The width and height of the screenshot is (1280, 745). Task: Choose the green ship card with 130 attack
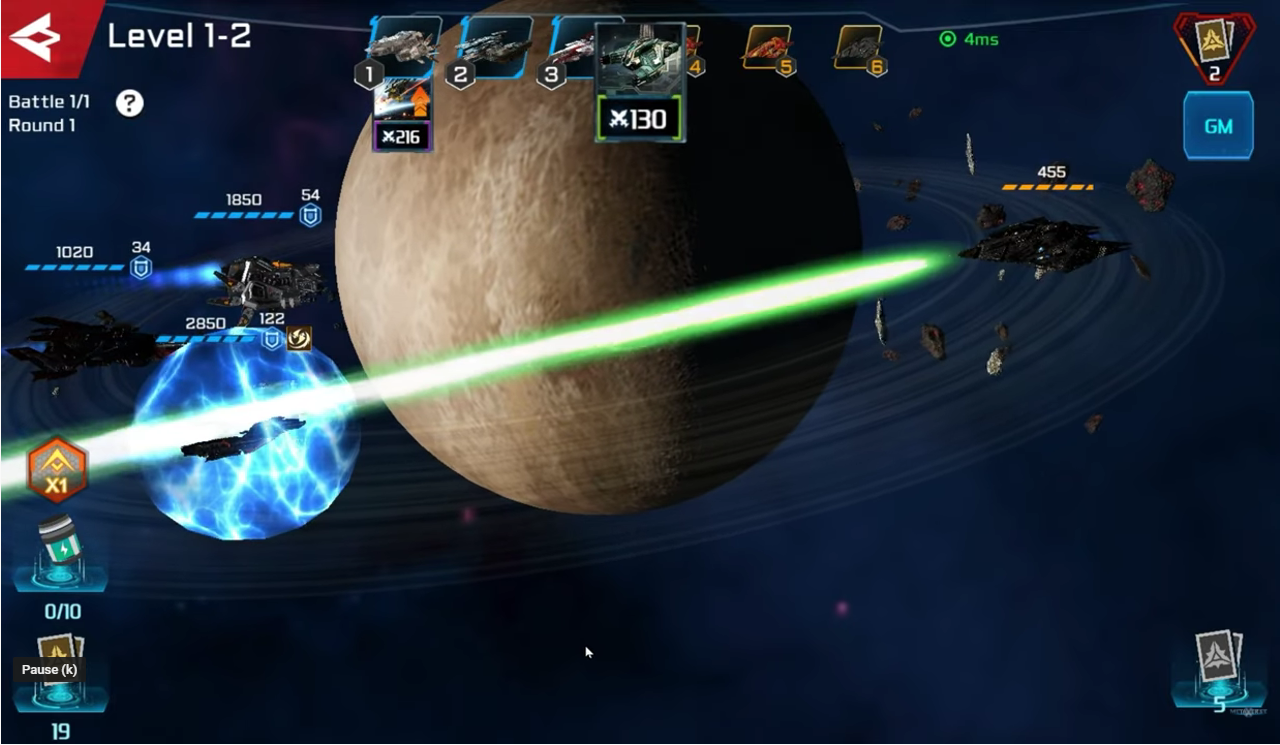[640, 82]
